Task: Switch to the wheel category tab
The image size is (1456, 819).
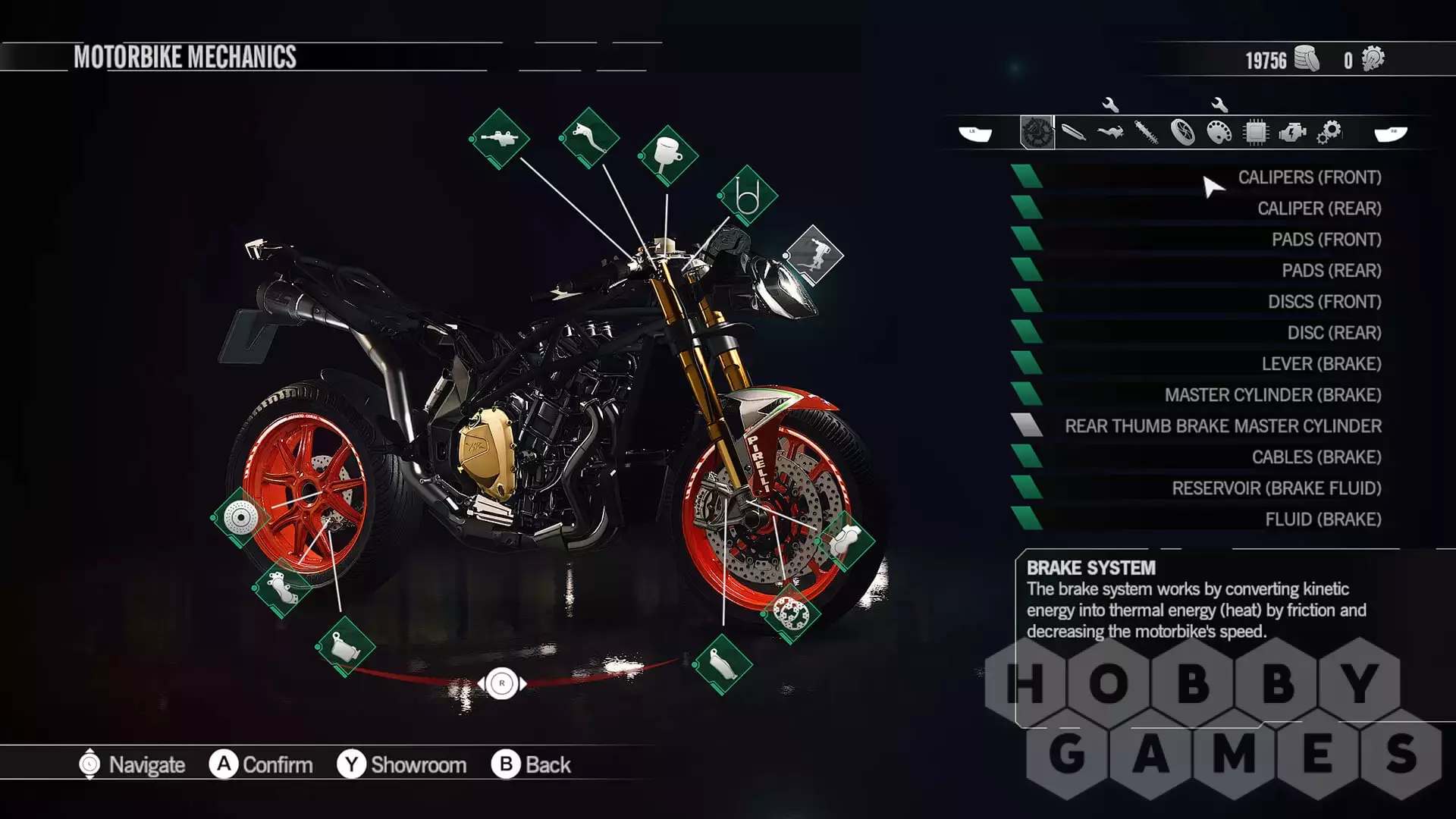Action: coord(1182,133)
